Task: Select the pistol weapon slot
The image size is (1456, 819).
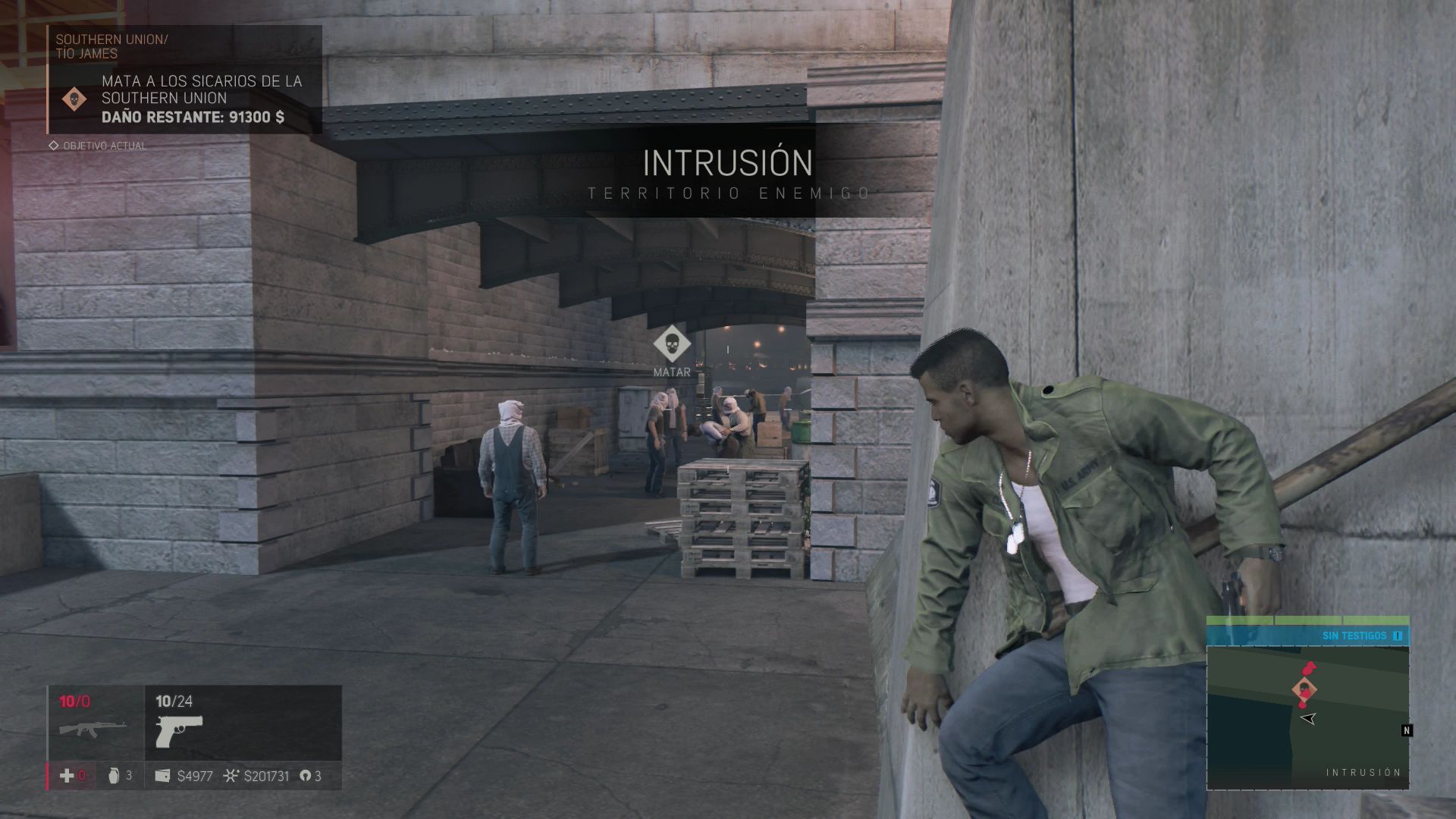Action: (x=179, y=730)
